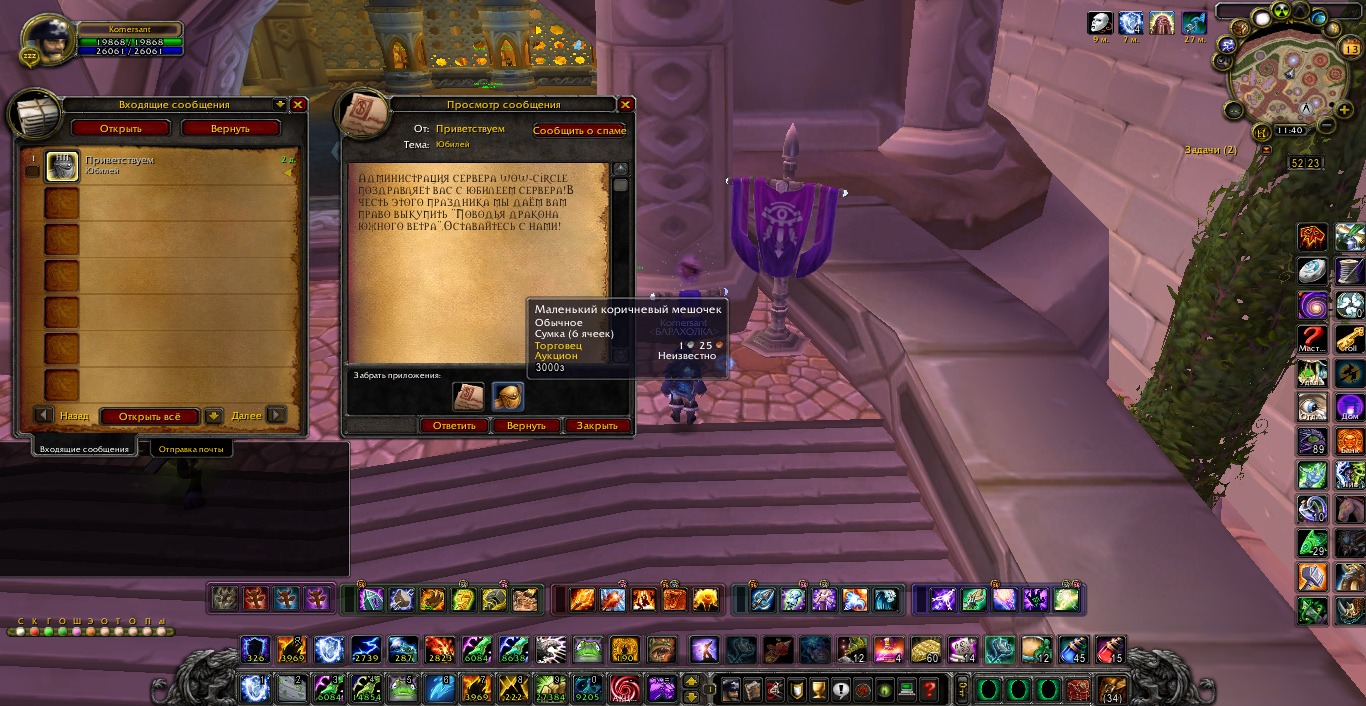The image size is (1366, 706).
Task: Take the brown bag attachment
Action: click(x=507, y=396)
